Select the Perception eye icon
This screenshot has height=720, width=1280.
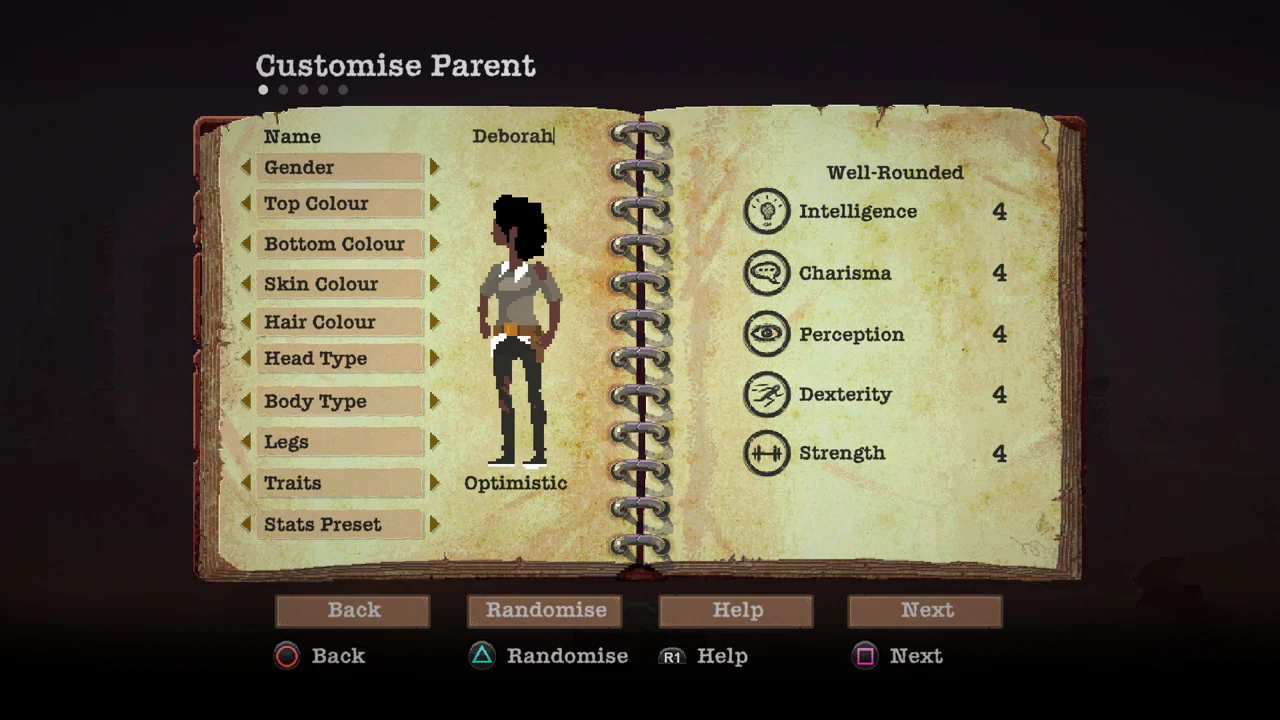[x=767, y=334]
